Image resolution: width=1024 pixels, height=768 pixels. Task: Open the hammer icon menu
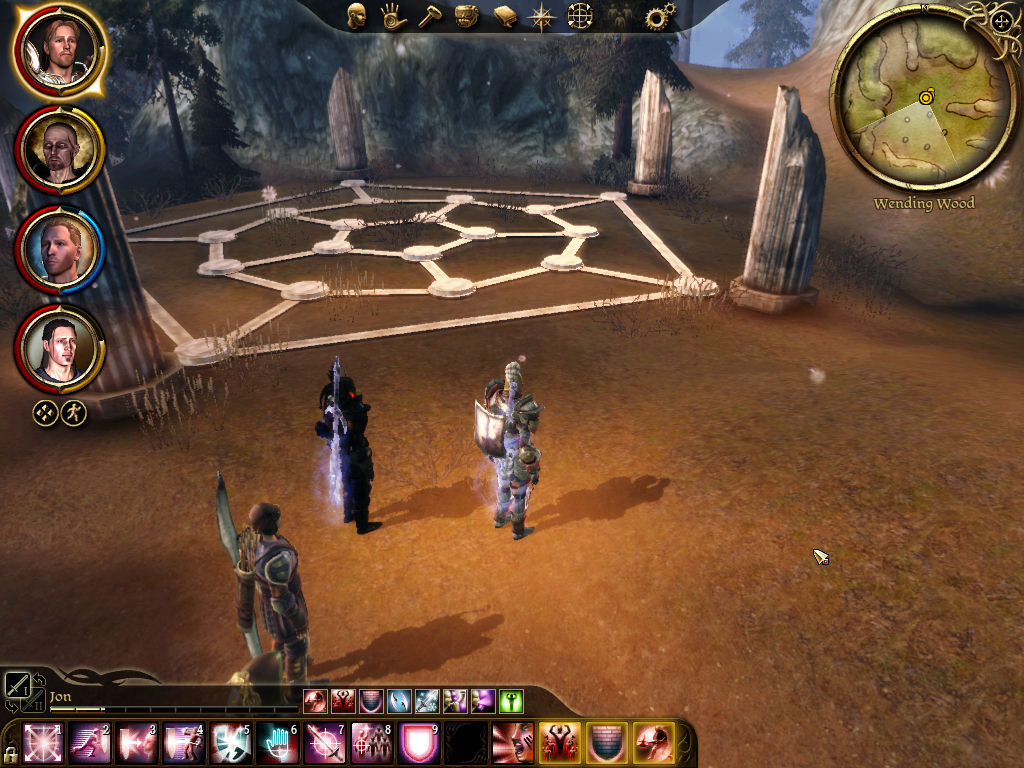430,16
